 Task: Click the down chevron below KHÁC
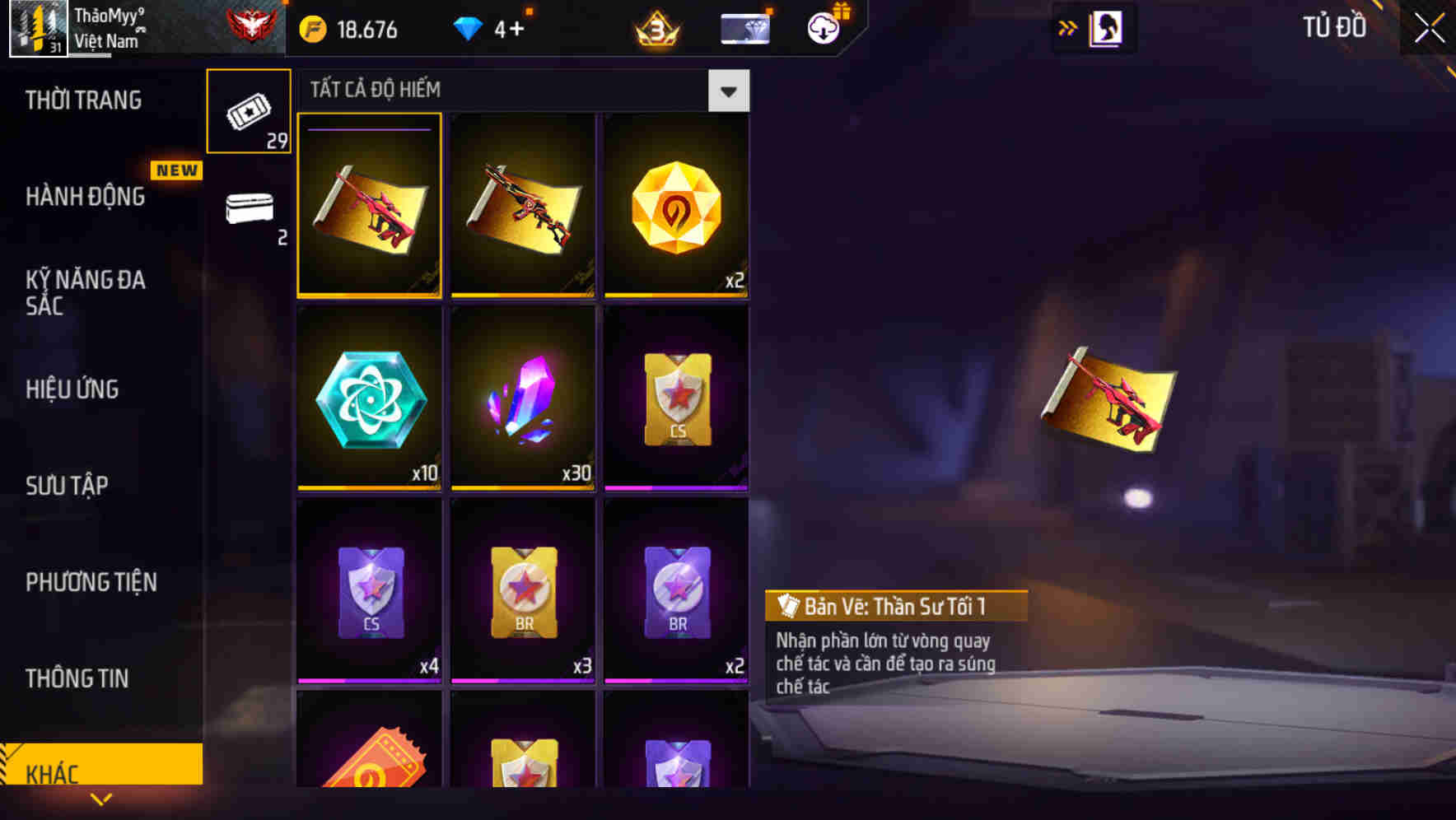tap(101, 799)
